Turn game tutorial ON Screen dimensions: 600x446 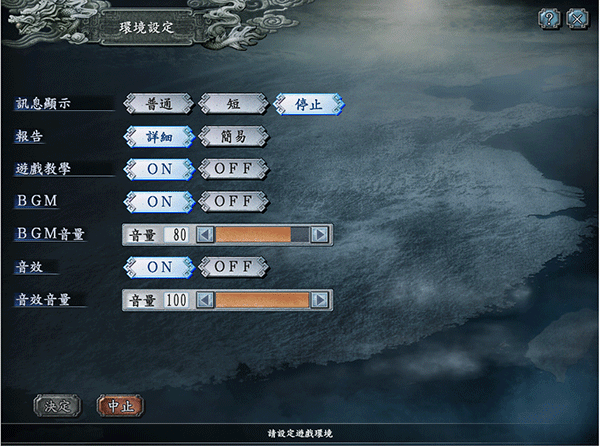(x=159, y=168)
